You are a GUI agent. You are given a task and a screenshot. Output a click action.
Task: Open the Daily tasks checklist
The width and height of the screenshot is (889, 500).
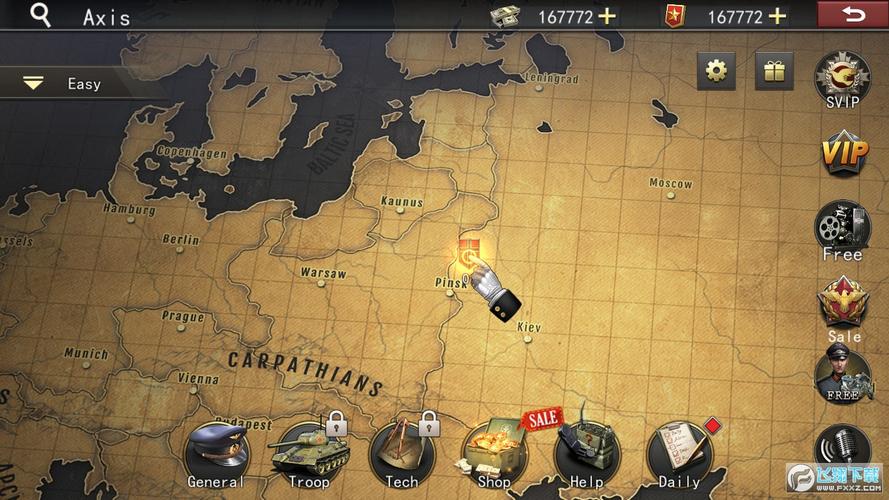click(x=679, y=455)
